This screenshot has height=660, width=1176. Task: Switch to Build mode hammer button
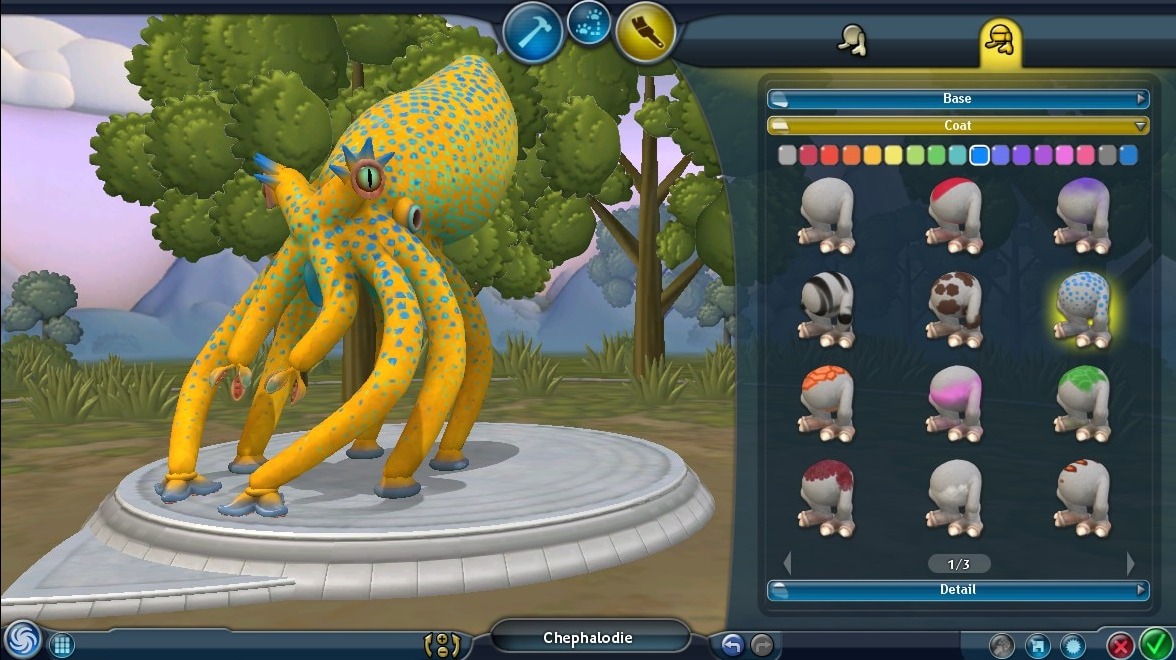pos(533,32)
